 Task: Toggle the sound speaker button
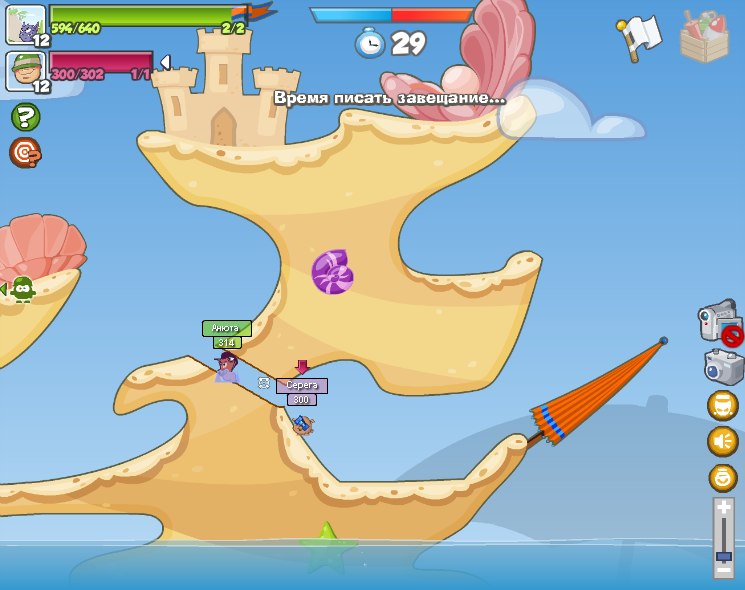click(723, 441)
